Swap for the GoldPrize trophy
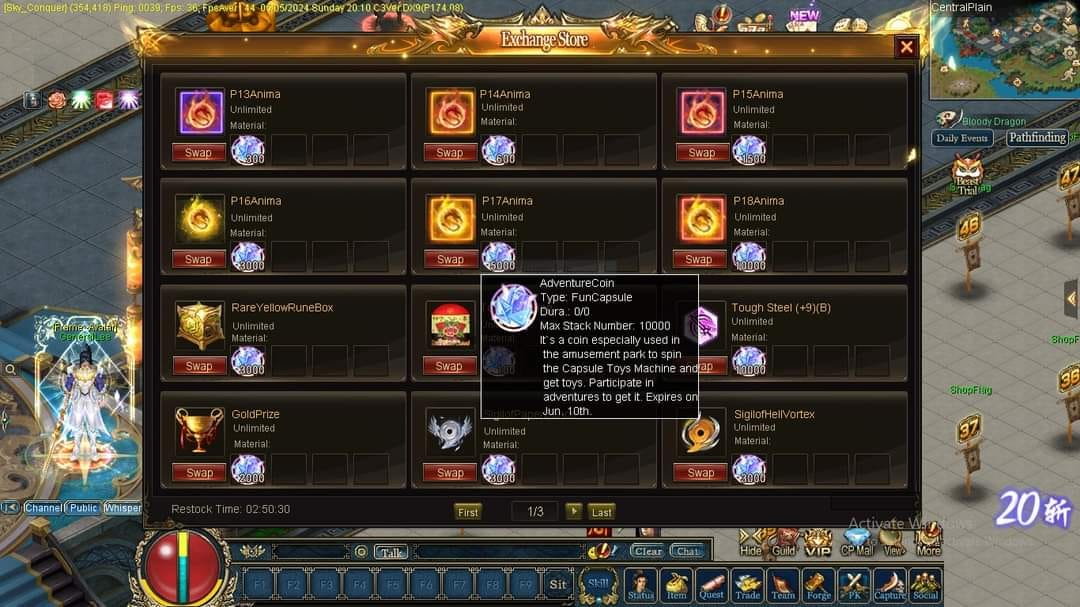 pos(198,472)
